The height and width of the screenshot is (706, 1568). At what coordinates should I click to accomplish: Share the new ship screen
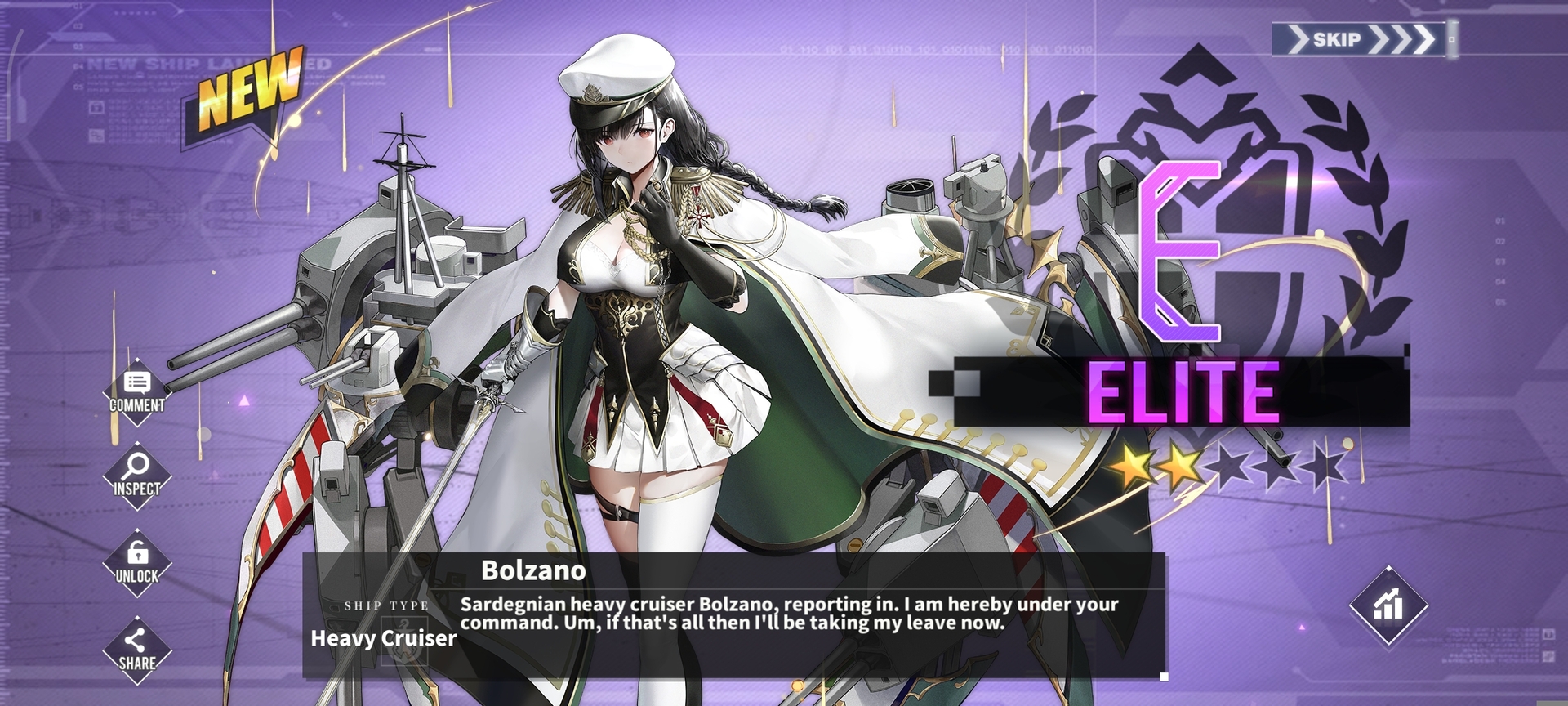click(137, 650)
